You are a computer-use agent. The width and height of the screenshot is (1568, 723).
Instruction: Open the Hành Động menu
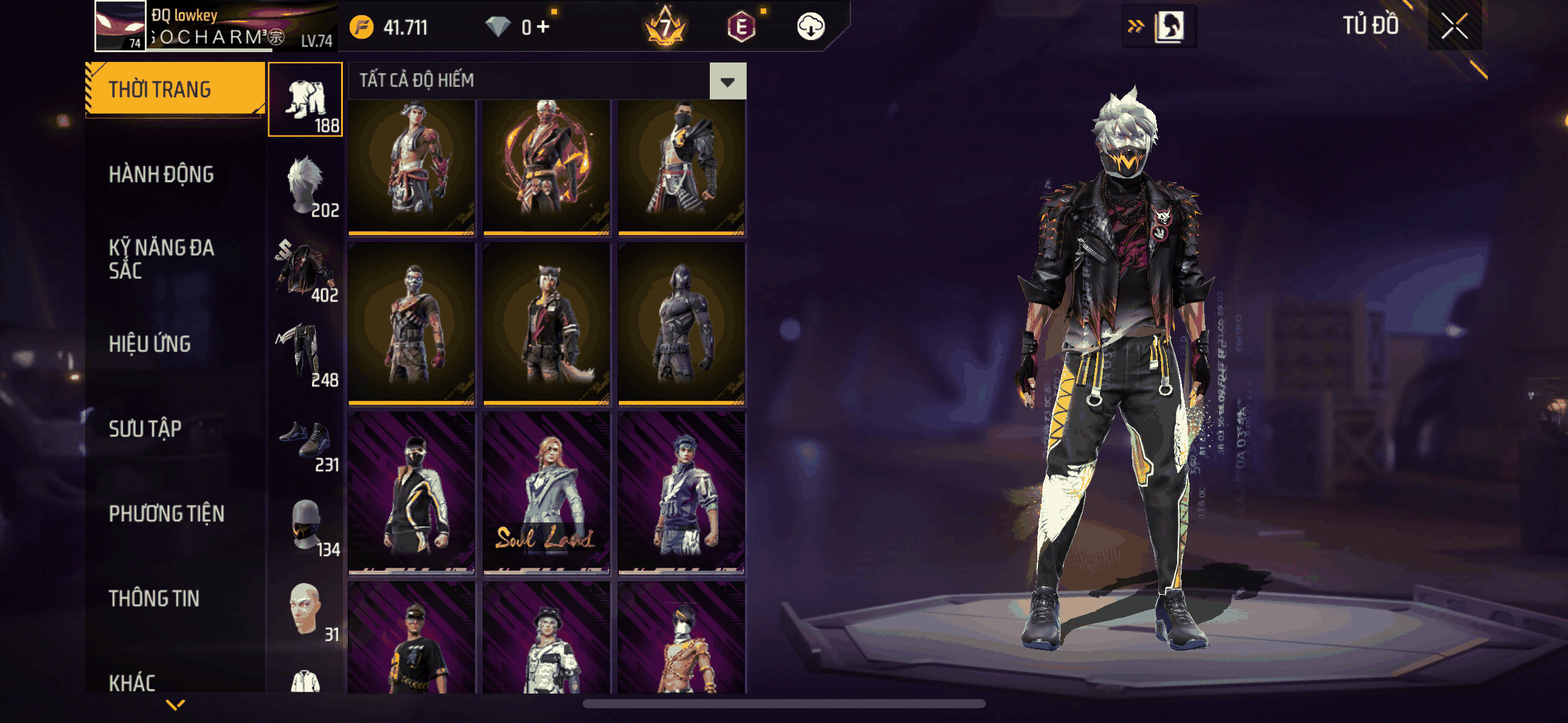[161, 175]
